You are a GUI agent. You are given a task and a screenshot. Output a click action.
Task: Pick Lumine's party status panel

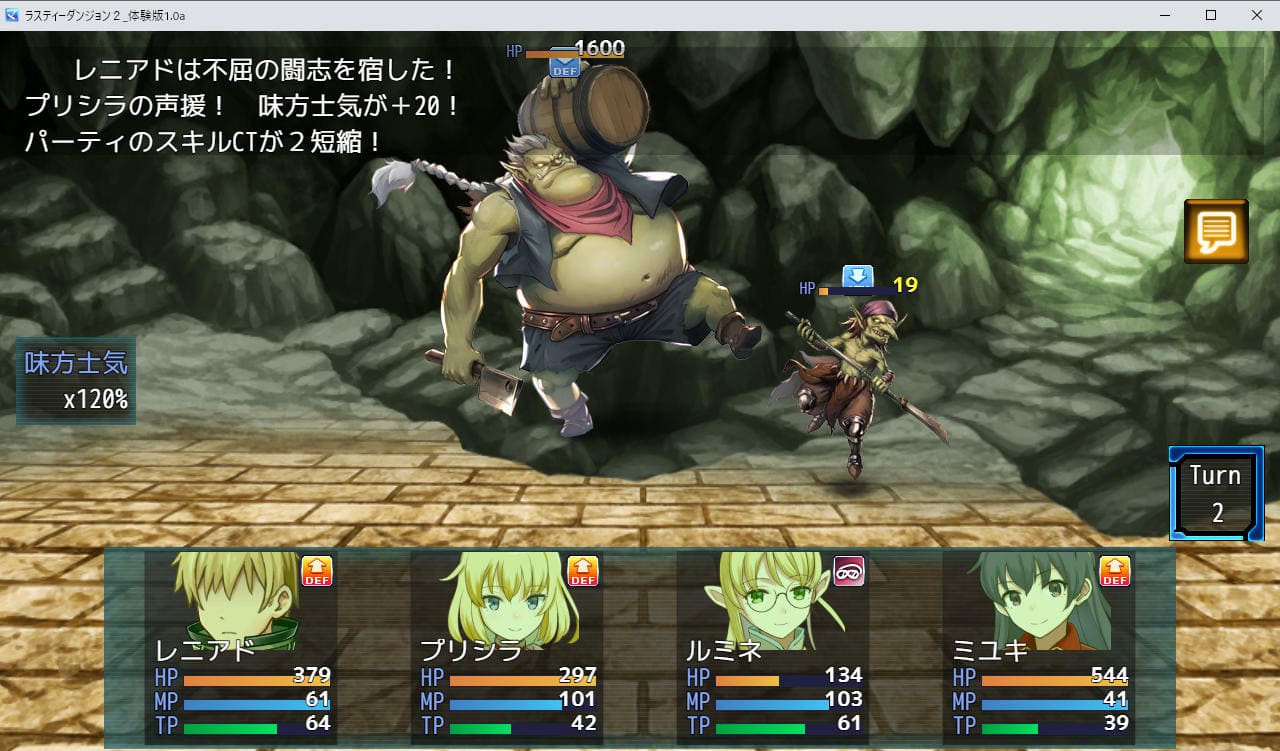point(773,647)
